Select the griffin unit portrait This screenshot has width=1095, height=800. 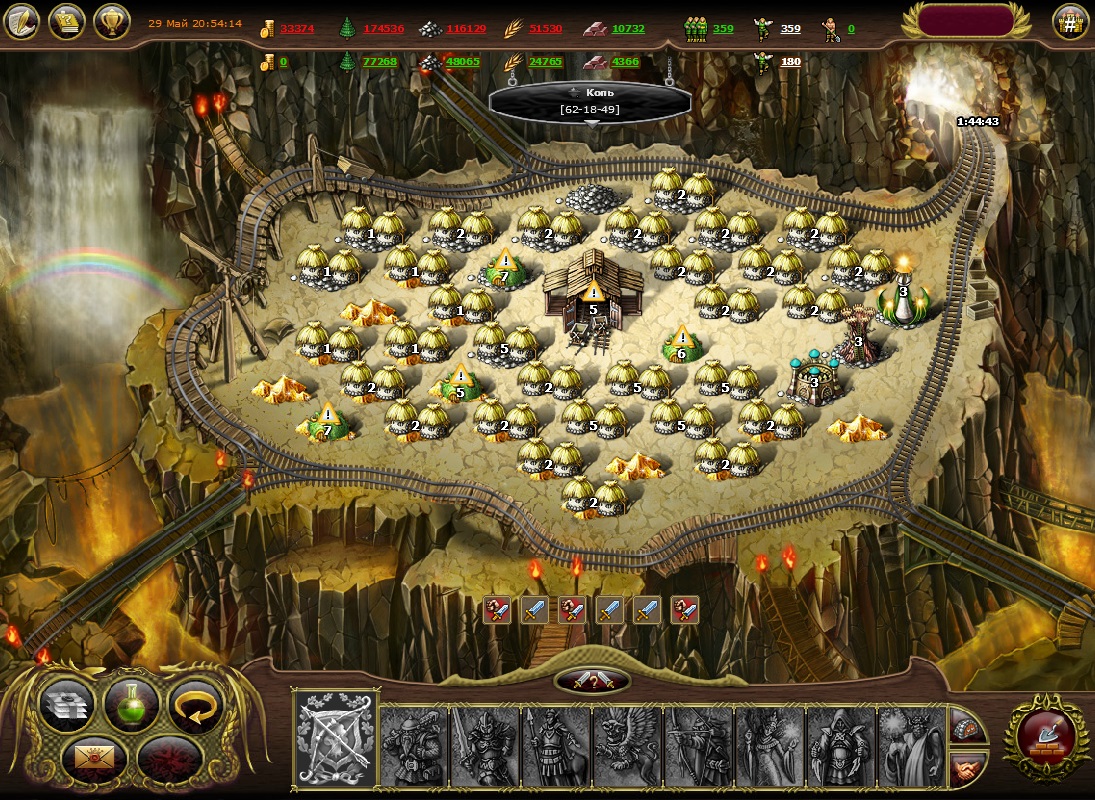[627, 746]
